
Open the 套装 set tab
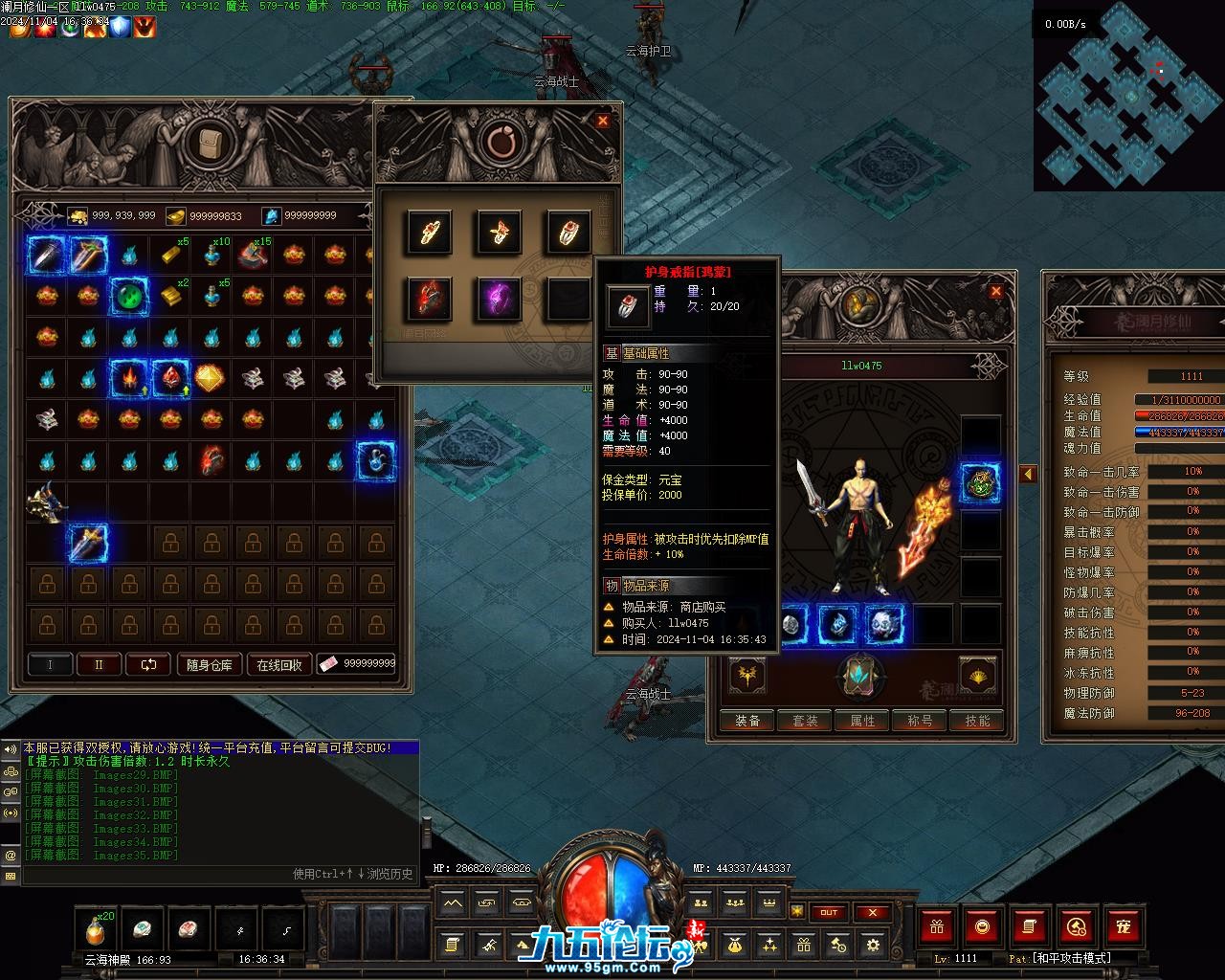point(805,721)
